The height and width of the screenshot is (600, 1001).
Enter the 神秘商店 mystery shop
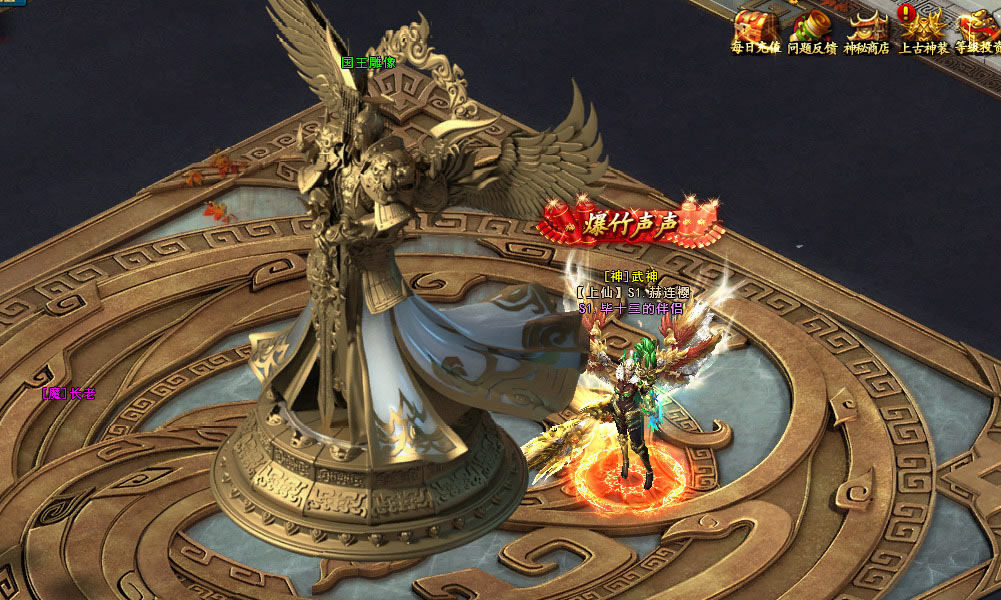(x=867, y=27)
